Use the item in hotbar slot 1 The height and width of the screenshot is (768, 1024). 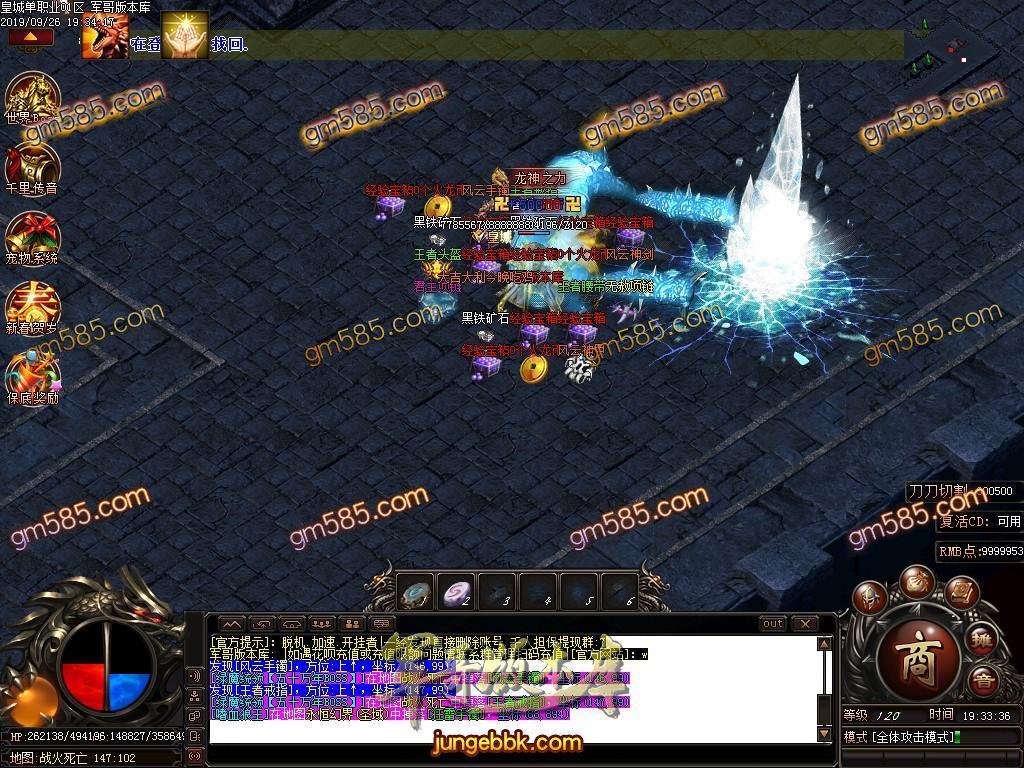(x=416, y=590)
